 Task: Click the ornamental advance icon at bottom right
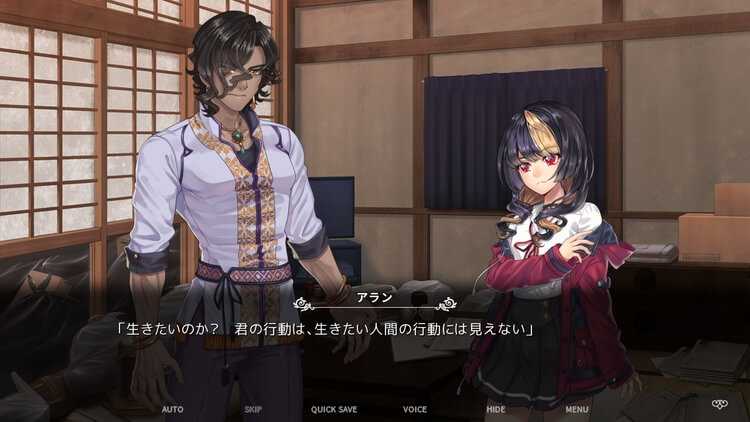tap(719, 405)
